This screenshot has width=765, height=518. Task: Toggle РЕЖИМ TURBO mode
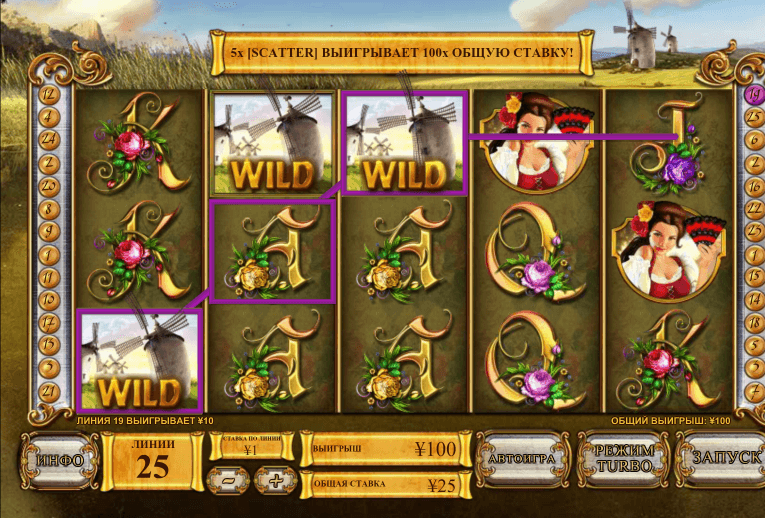click(621, 461)
